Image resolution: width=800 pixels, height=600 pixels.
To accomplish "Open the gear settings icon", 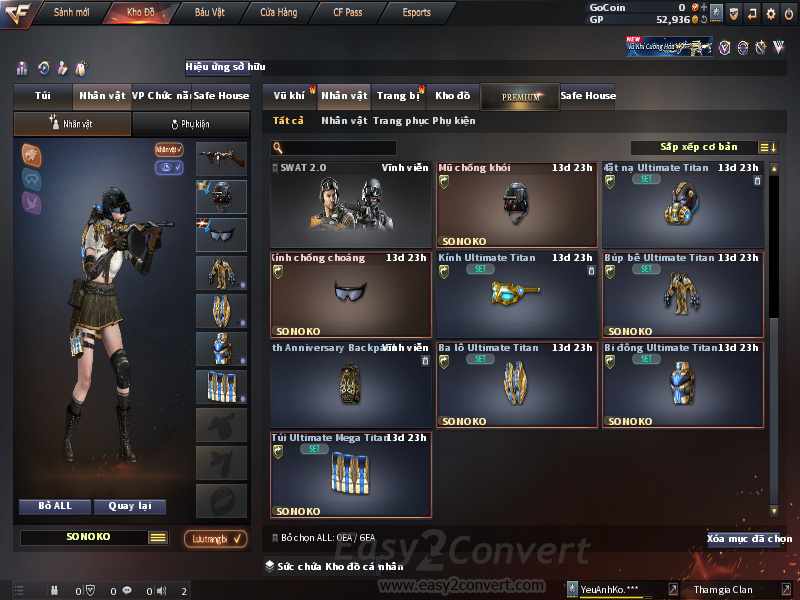I will (771, 14).
